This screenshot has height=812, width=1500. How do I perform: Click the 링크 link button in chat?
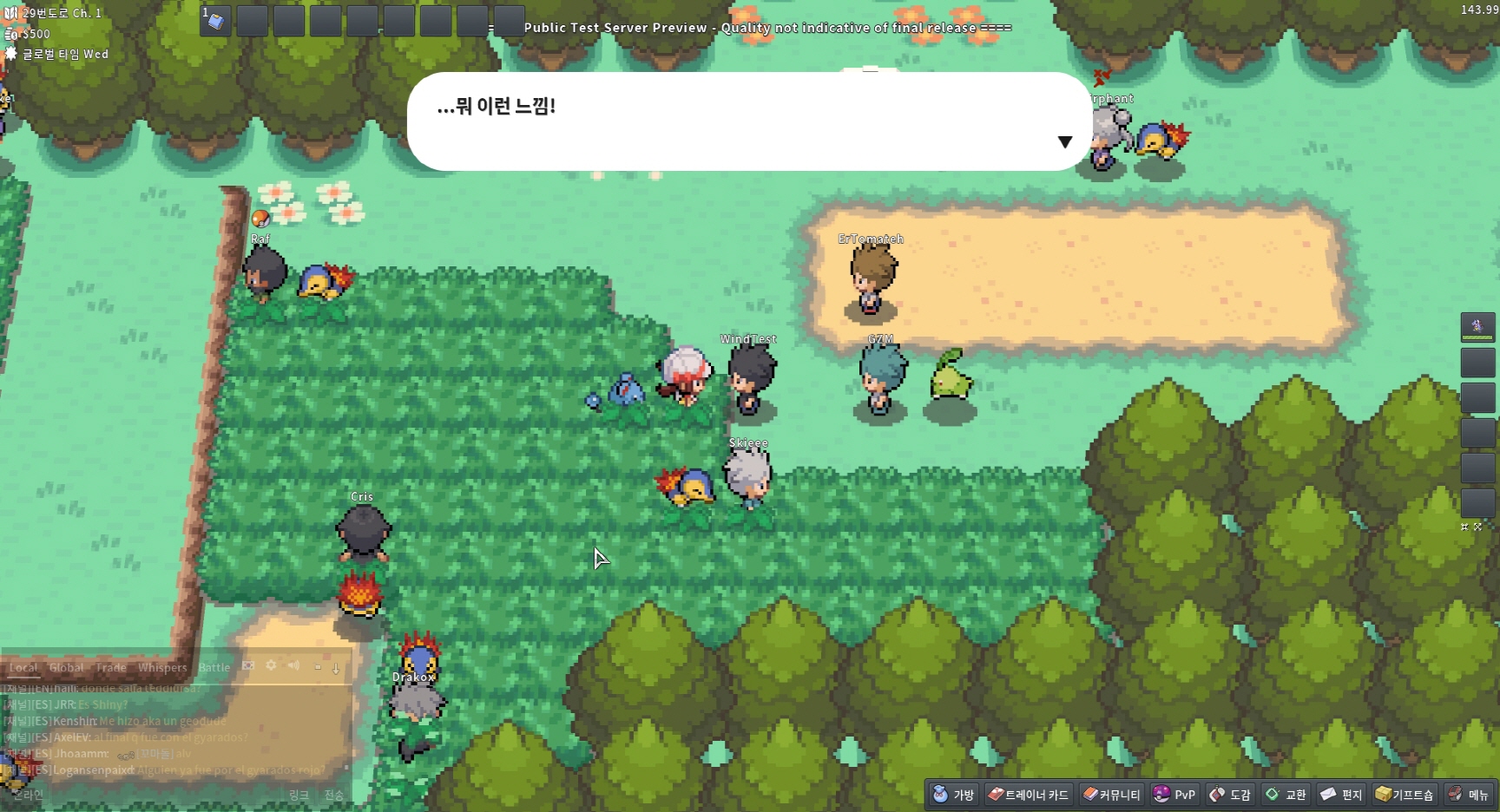299,795
